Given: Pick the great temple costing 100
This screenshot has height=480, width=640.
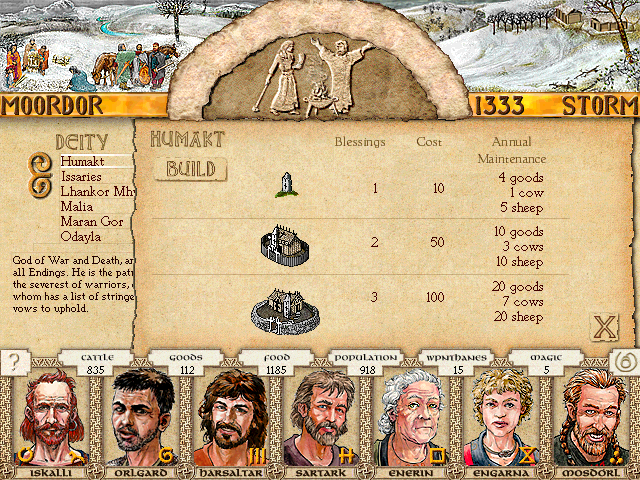Looking at the screenshot, I should (283, 309).
